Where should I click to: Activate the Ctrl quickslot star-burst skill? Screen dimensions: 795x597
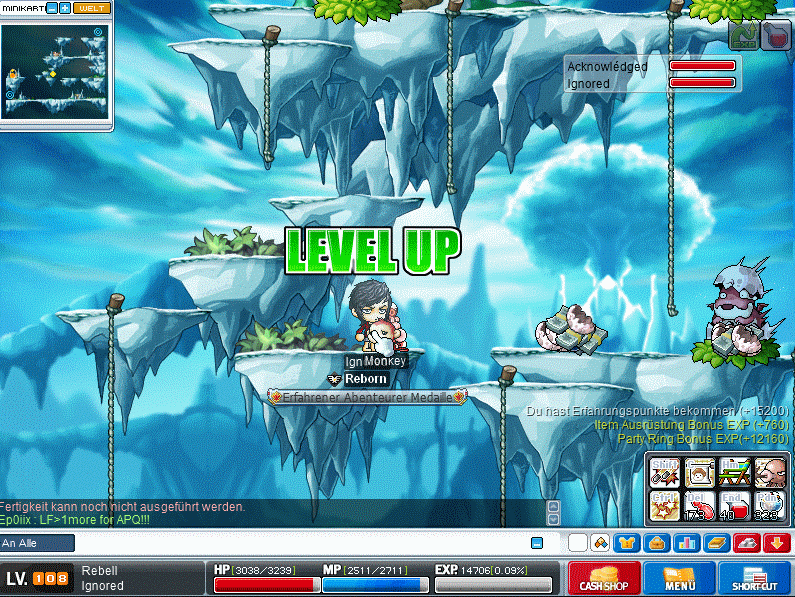[665, 505]
